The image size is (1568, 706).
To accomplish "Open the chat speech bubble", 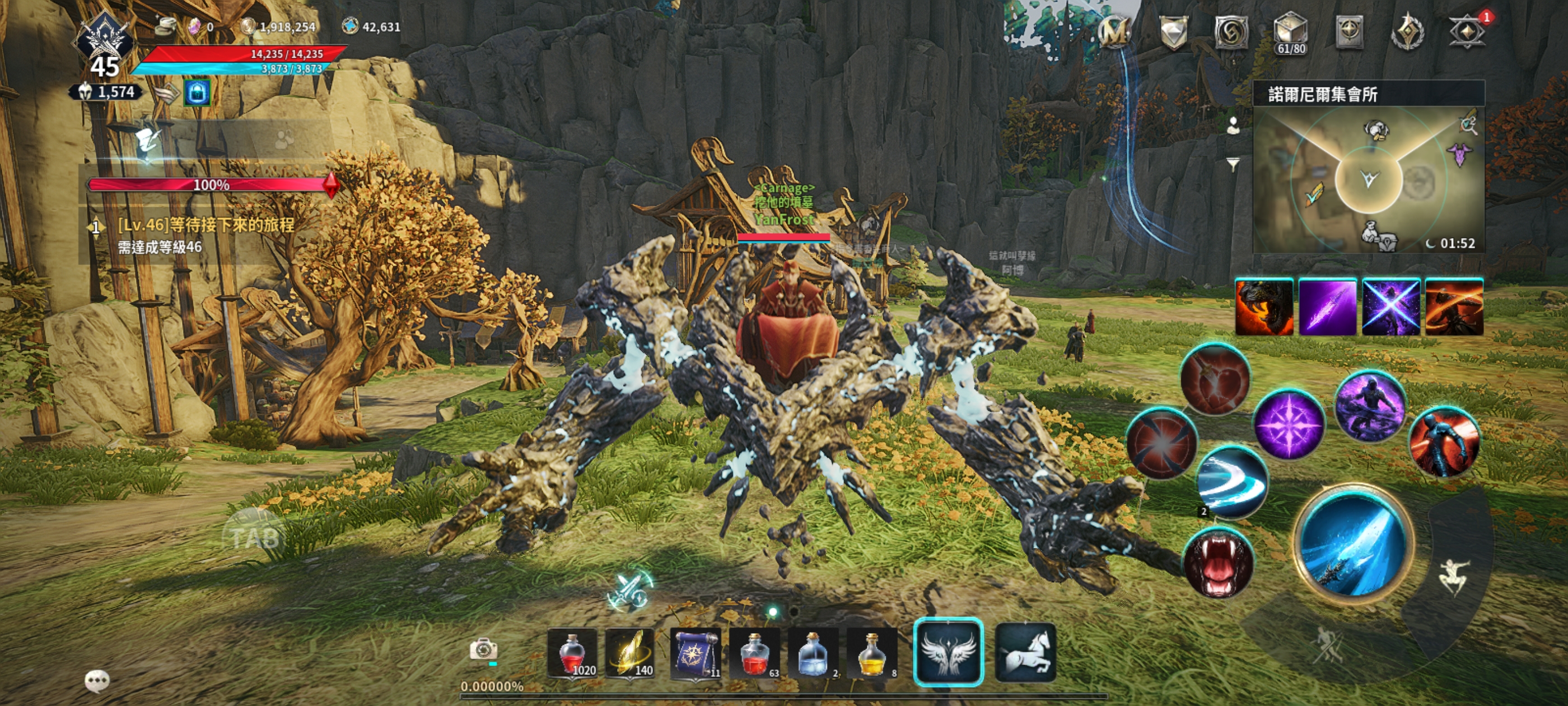I will click(97, 680).
